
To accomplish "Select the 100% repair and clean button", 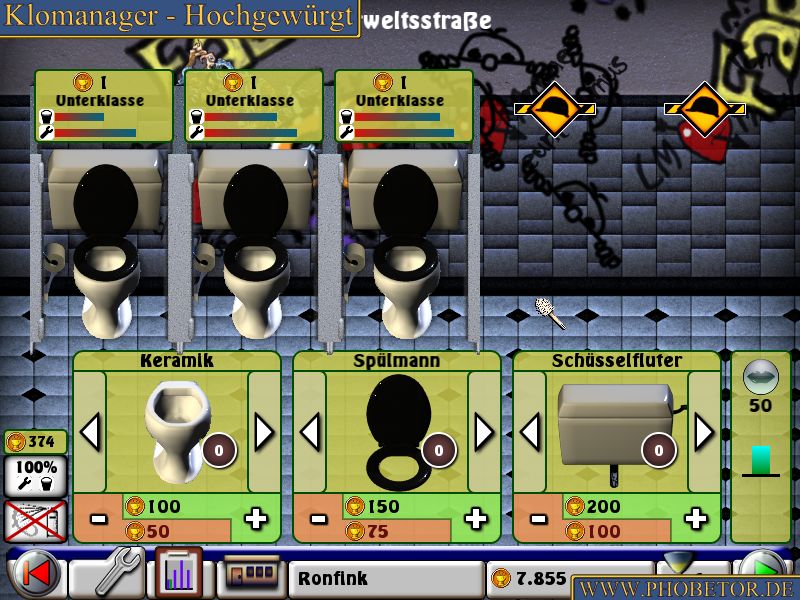I will tap(36, 477).
